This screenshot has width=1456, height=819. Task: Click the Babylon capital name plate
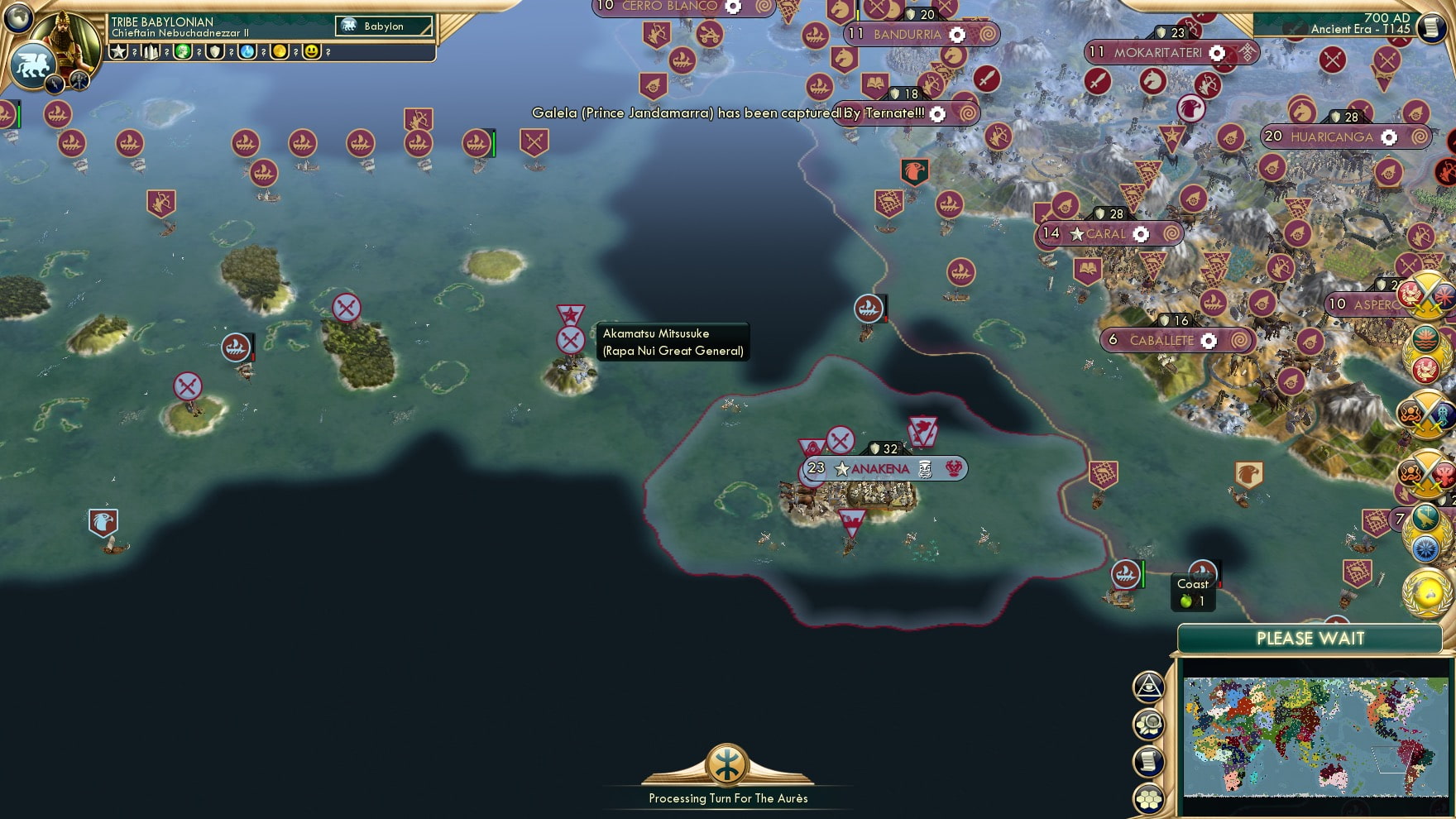(382, 26)
